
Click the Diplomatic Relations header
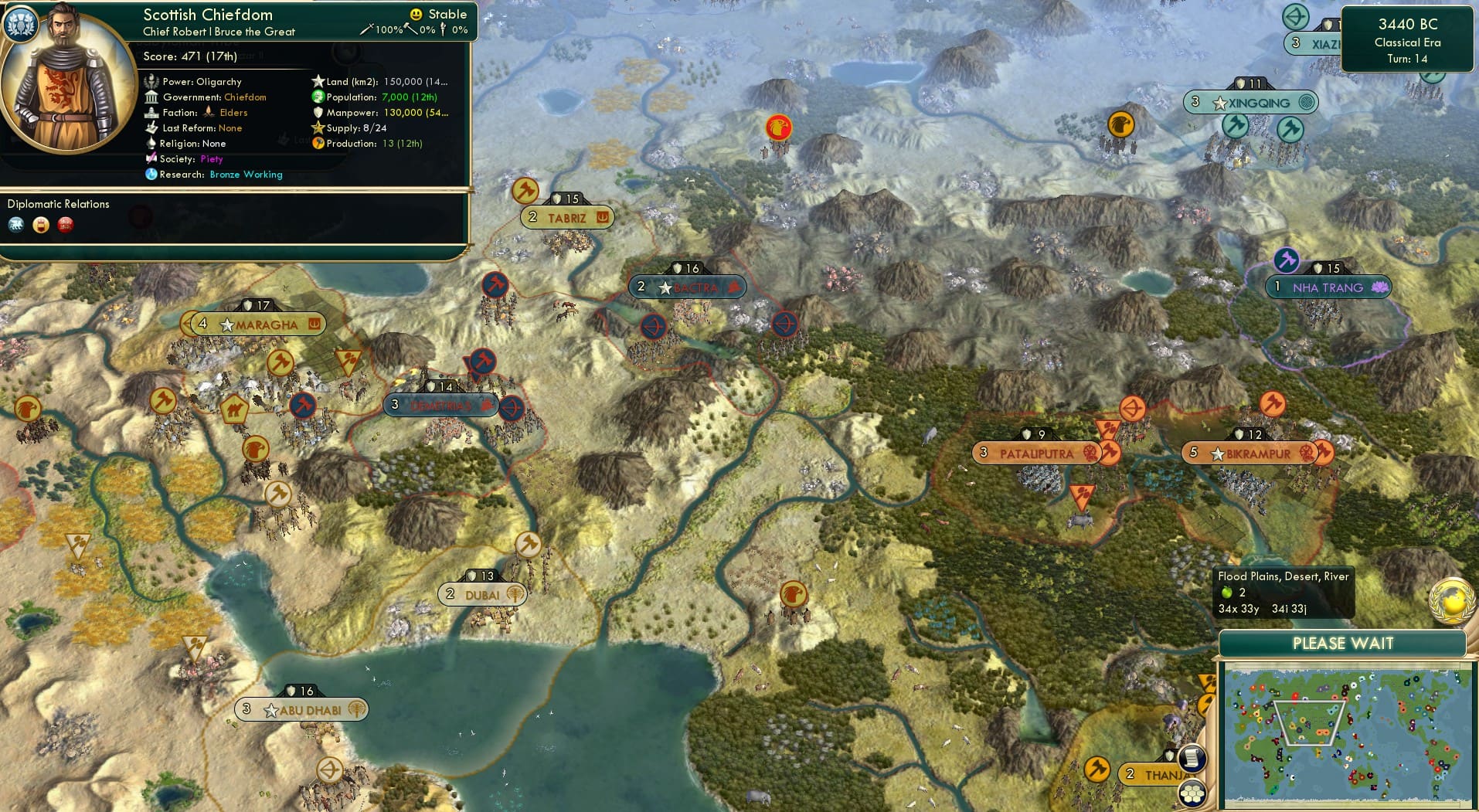pos(59,204)
